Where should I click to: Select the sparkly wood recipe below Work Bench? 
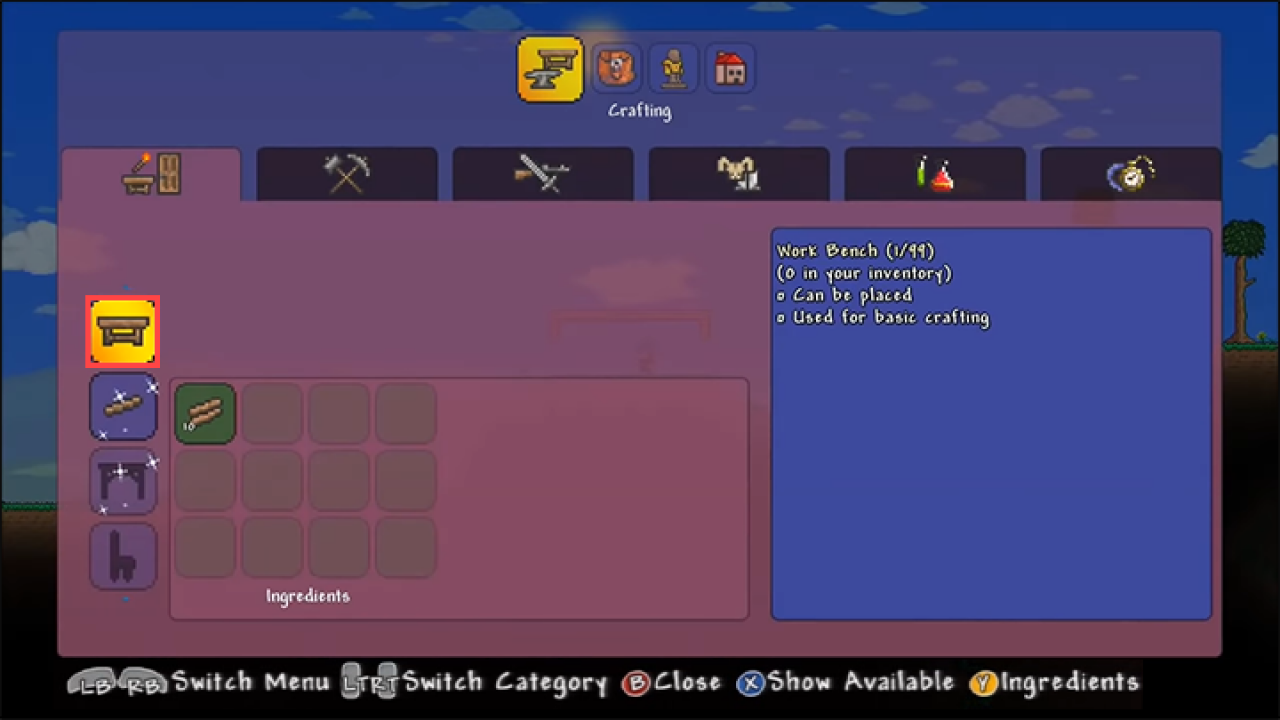click(123, 406)
